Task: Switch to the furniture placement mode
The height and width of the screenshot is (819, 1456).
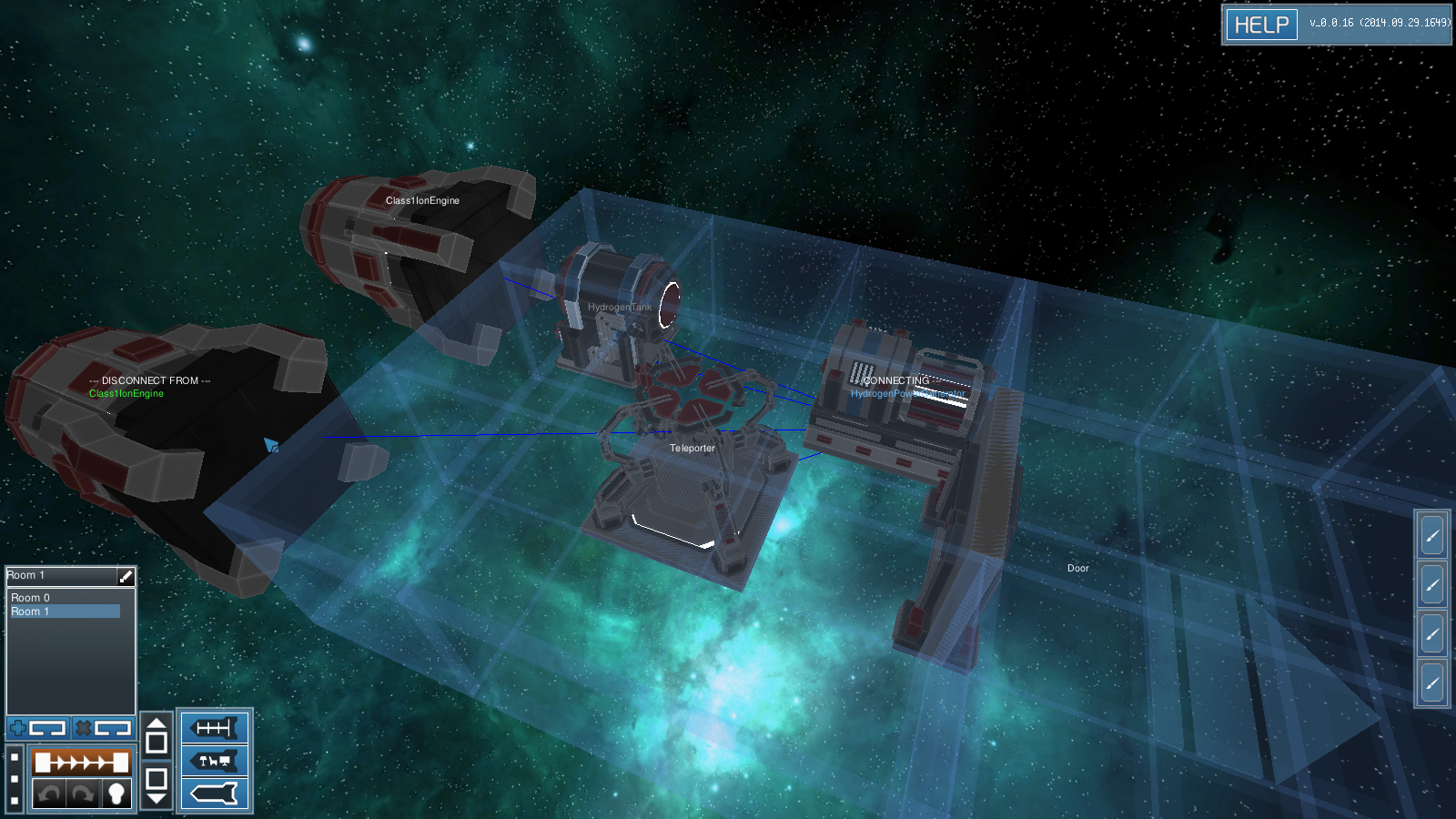Action: 214,761
